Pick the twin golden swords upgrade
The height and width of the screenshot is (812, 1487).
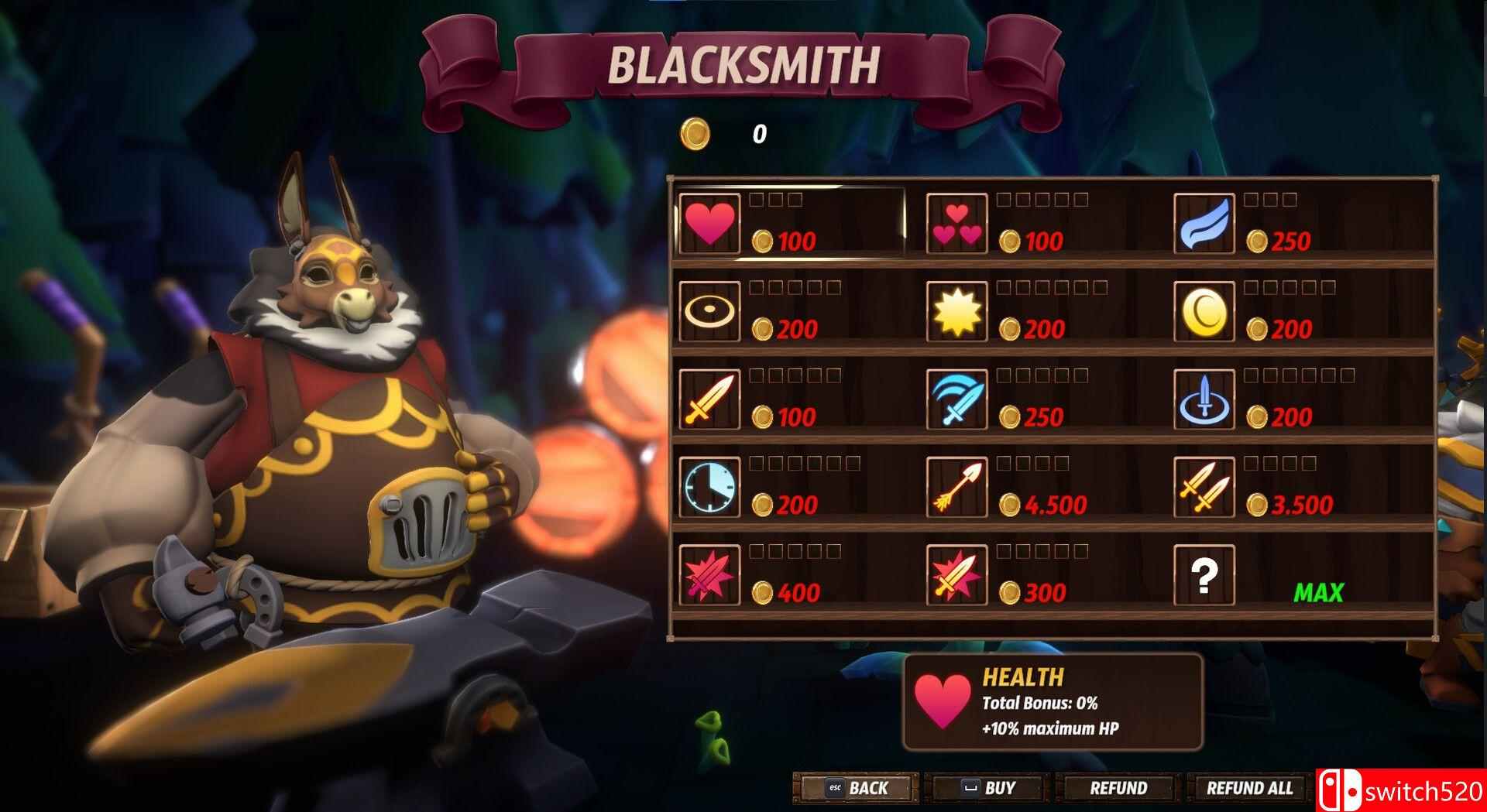point(1204,487)
